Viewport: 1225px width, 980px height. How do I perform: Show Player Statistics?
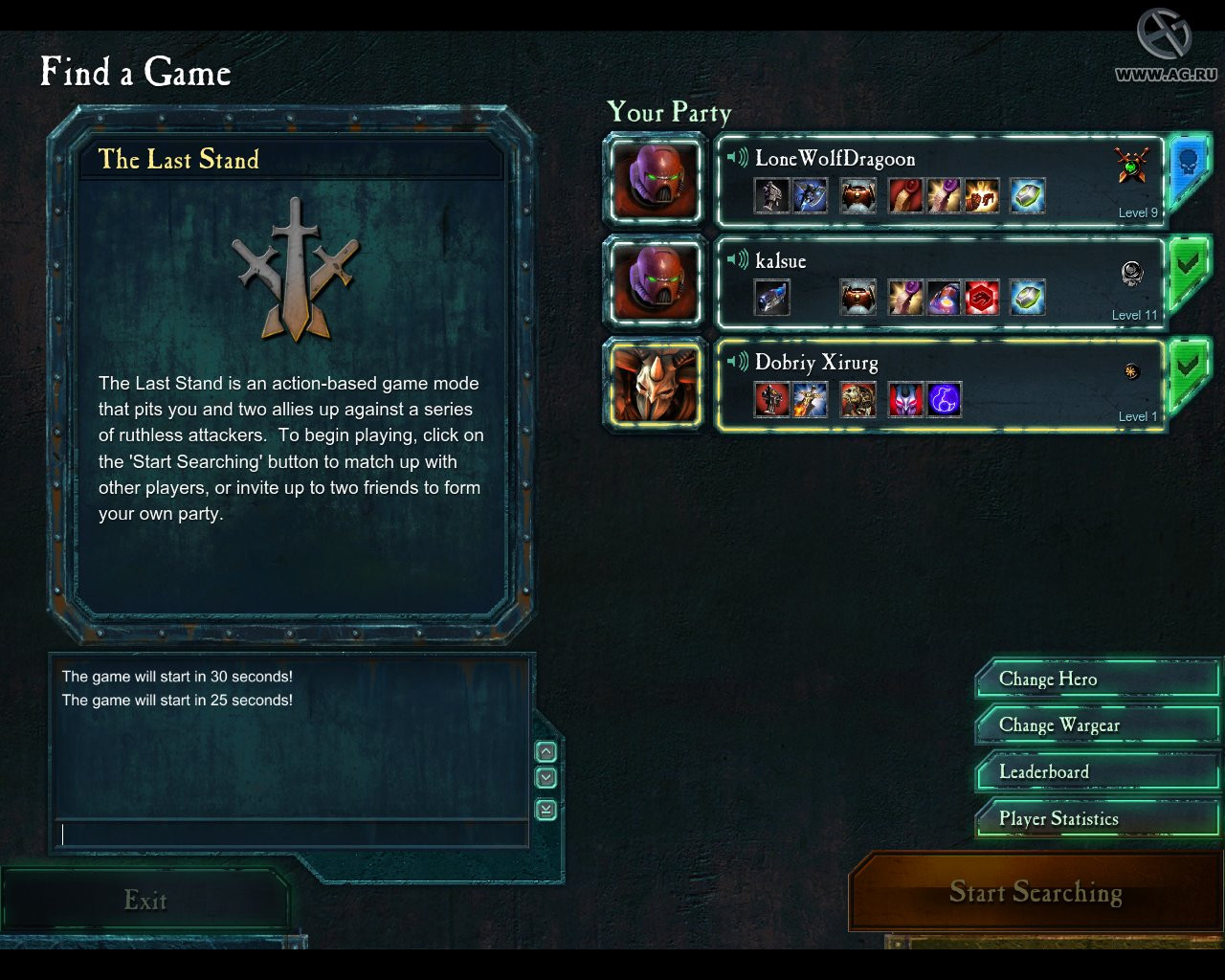[x=1097, y=819]
